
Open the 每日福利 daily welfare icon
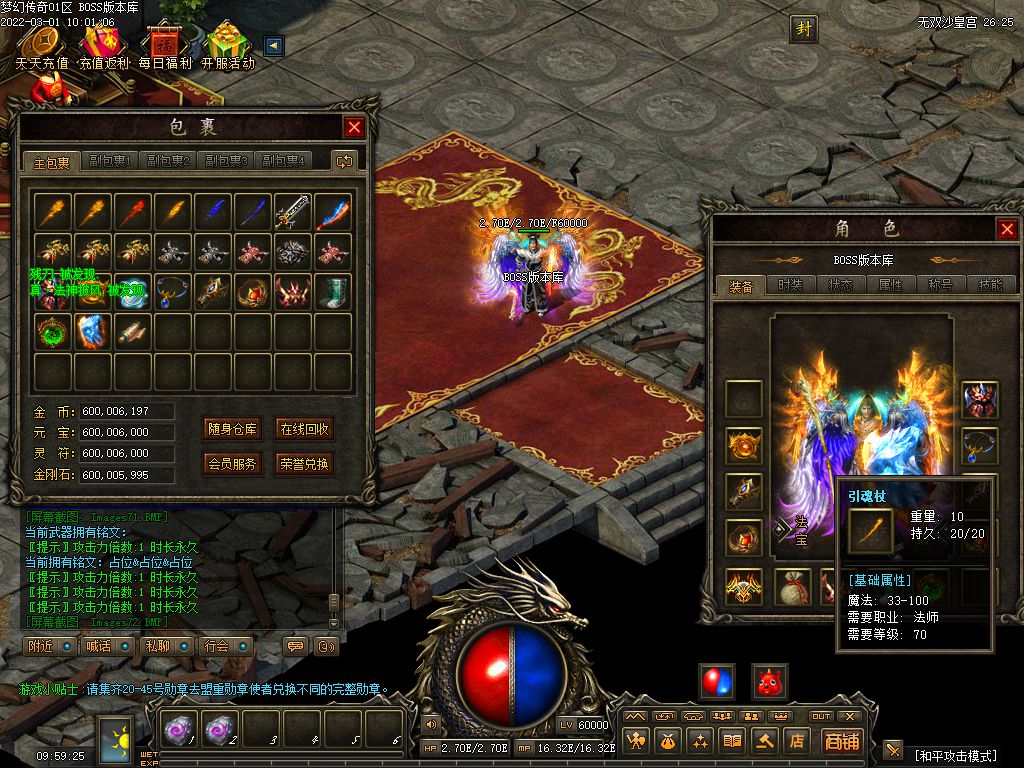165,47
